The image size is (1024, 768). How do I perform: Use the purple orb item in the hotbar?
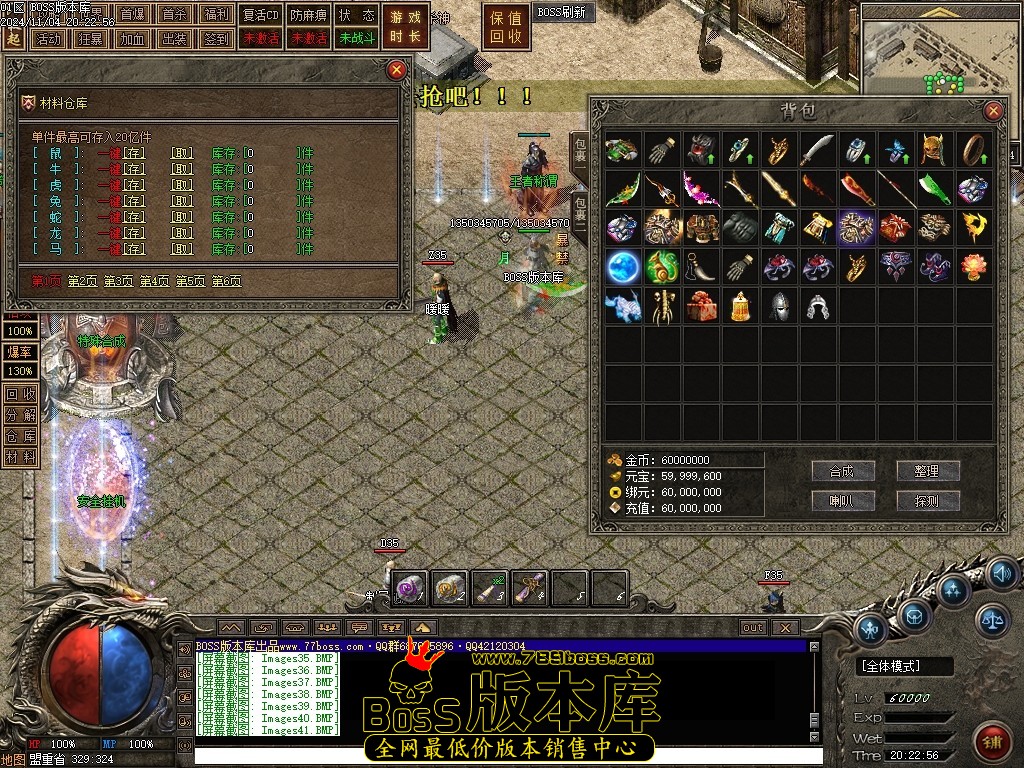[x=412, y=588]
